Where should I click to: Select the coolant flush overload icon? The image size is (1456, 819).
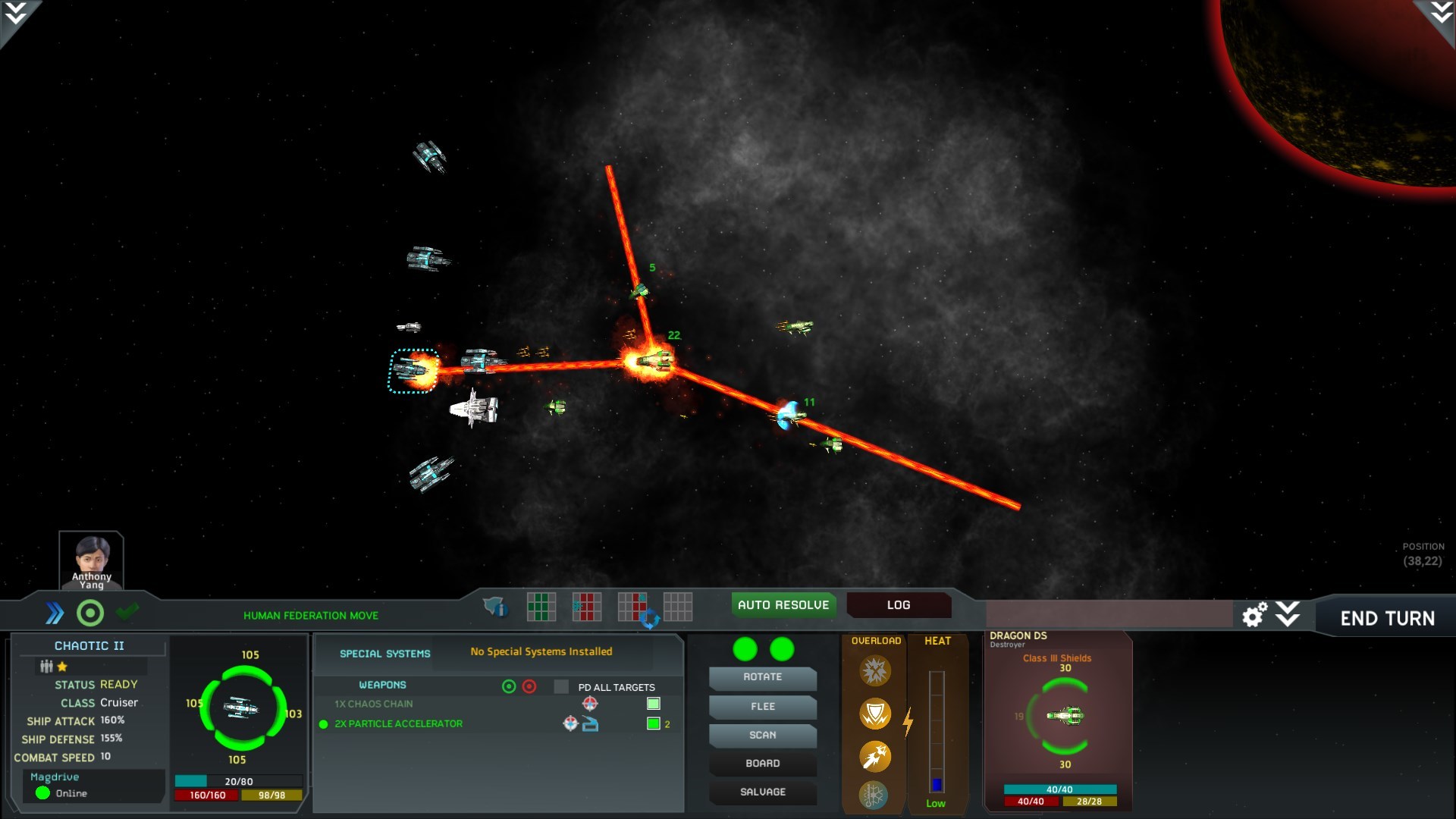874,795
